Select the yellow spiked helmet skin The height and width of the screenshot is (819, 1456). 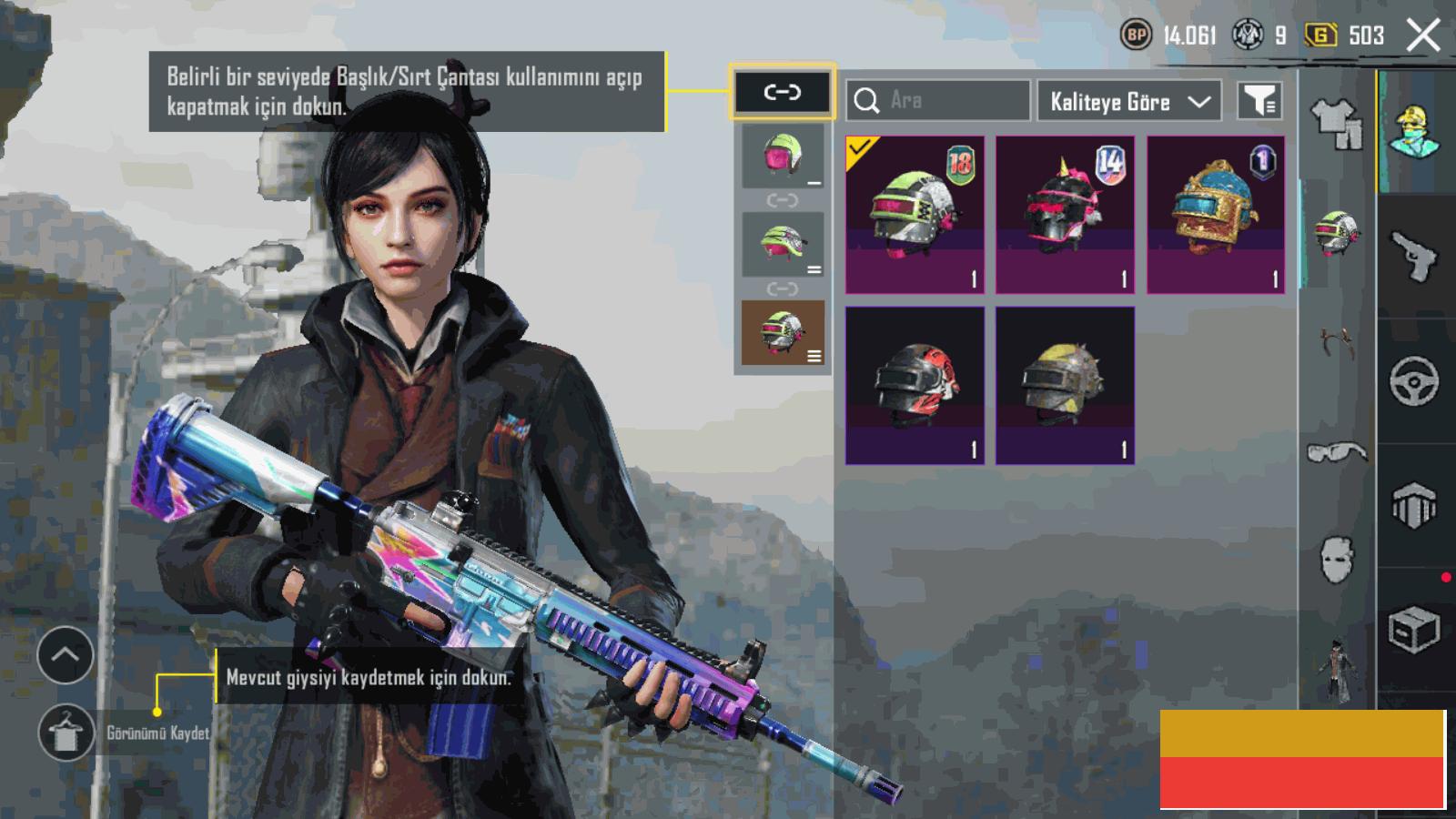pyautogui.click(x=1065, y=385)
